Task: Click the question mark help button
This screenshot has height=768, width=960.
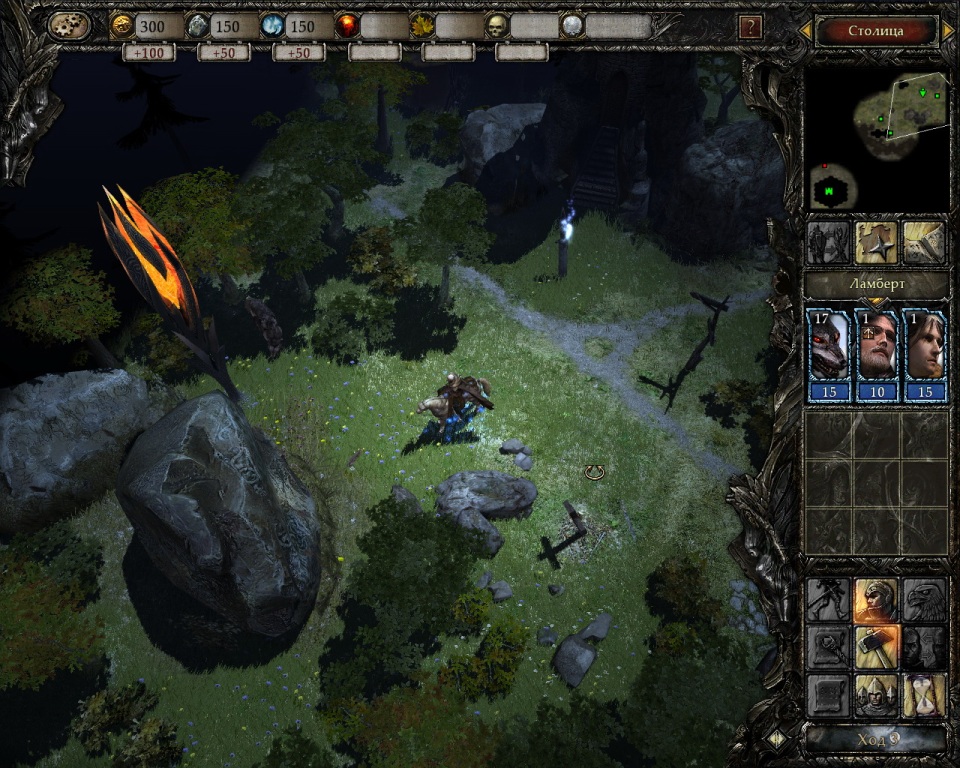Action: click(750, 27)
